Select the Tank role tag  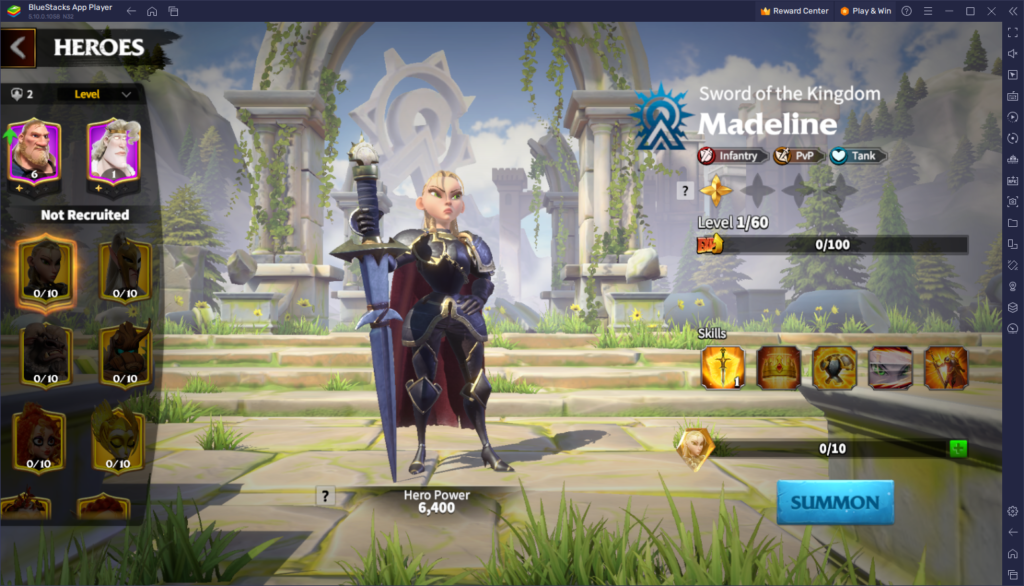[858, 156]
